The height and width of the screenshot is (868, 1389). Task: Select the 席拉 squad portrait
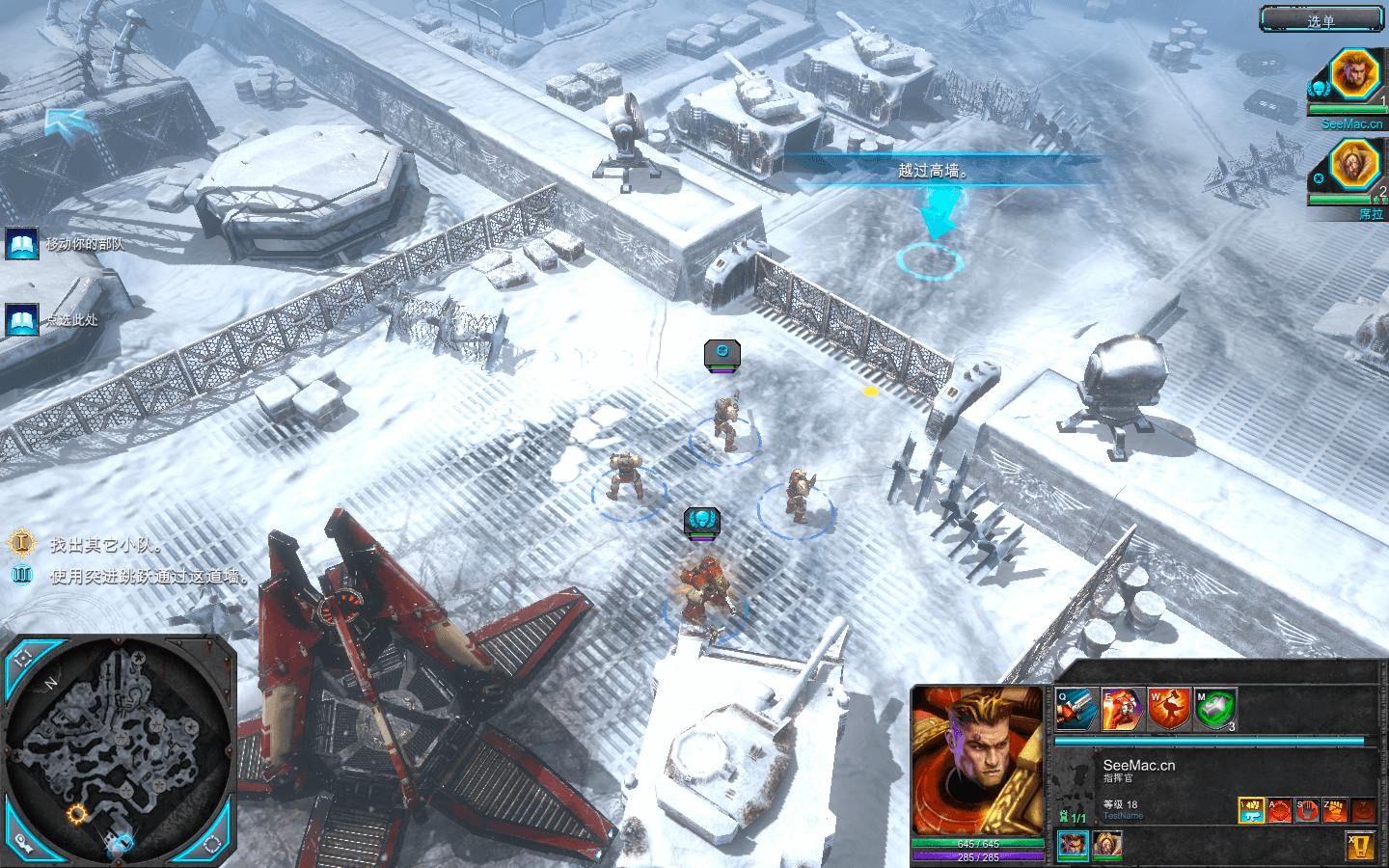[x=1353, y=164]
